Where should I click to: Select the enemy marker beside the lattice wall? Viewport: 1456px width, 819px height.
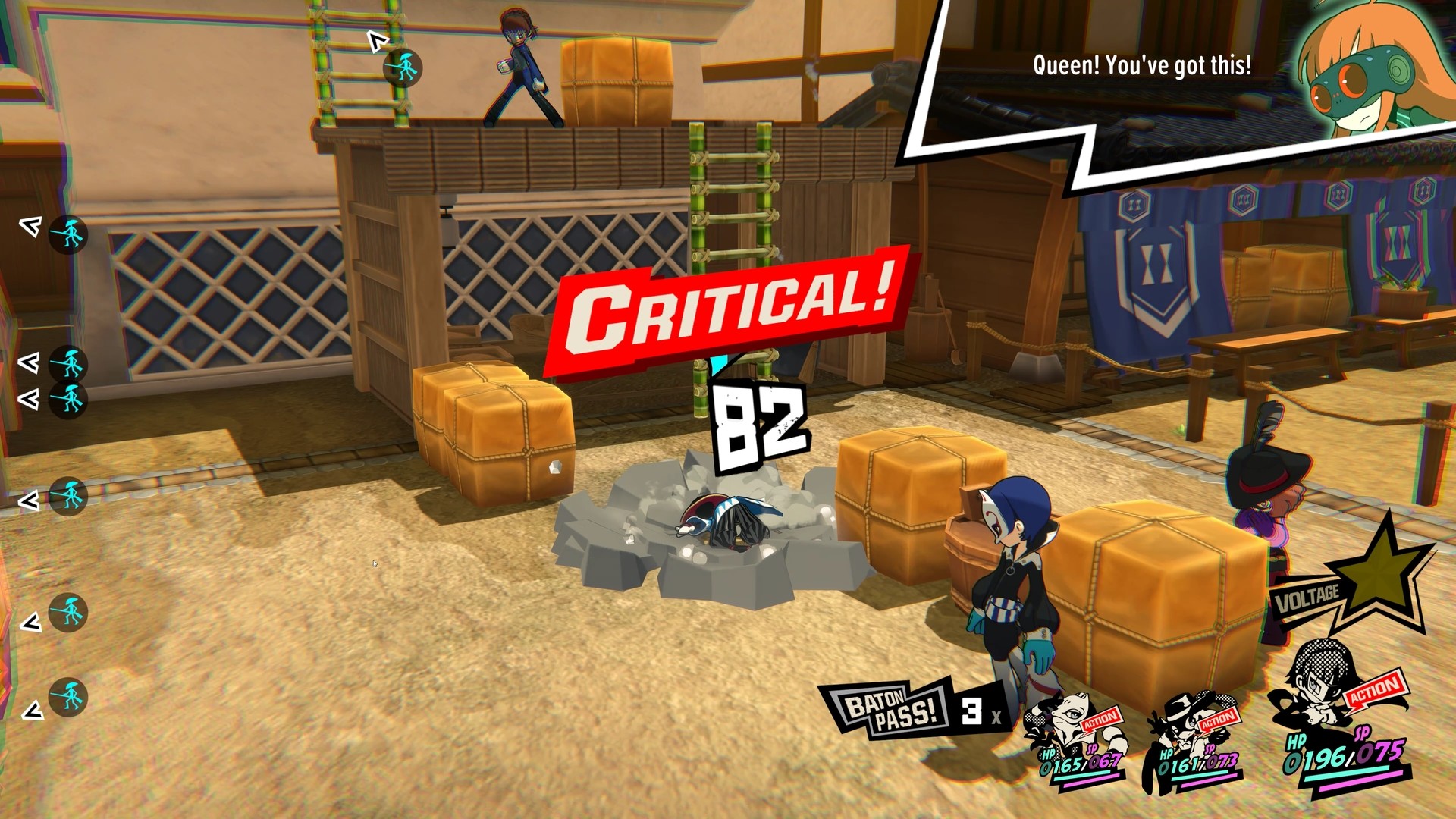[x=68, y=363]
